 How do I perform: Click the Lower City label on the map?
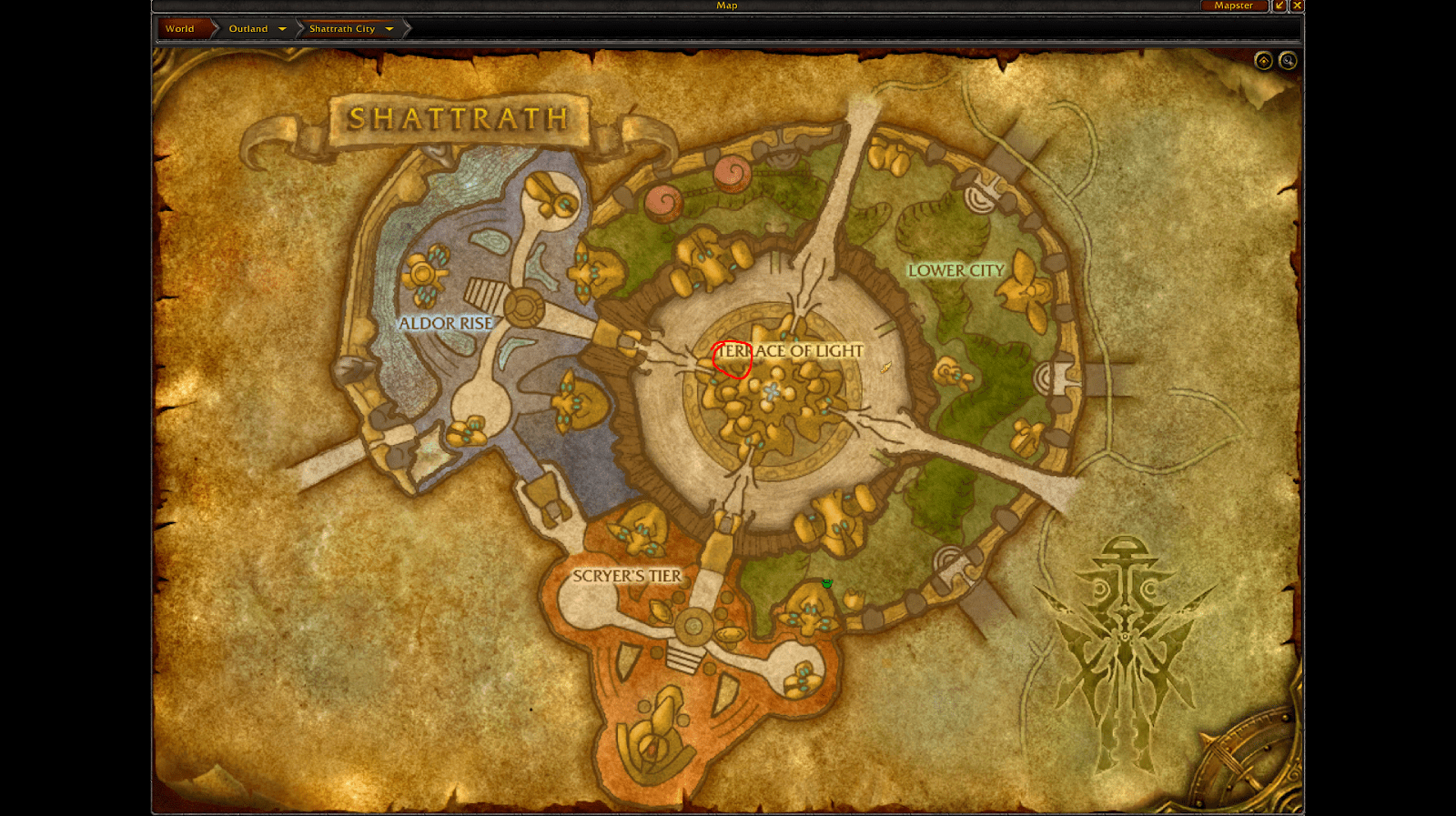[x=956, y=270]
